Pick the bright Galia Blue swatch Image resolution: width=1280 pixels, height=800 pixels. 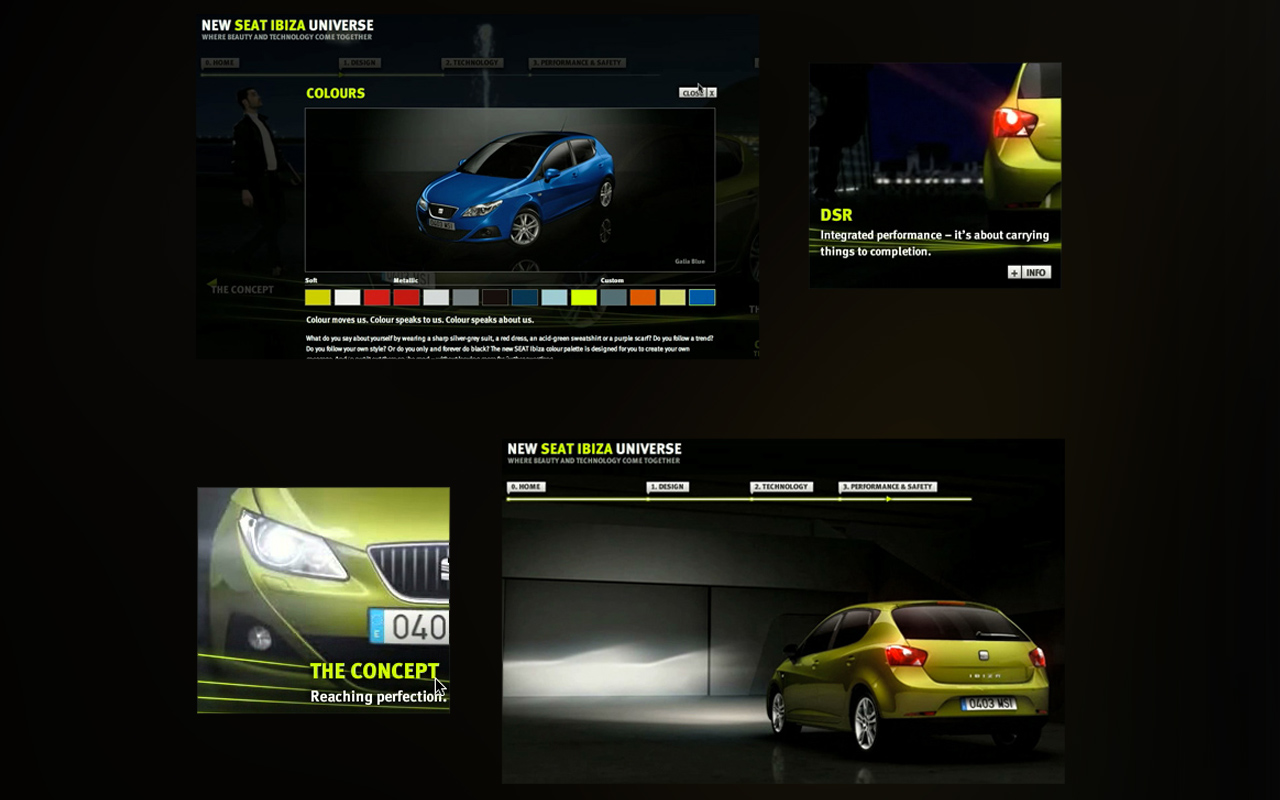click(702, 297)
